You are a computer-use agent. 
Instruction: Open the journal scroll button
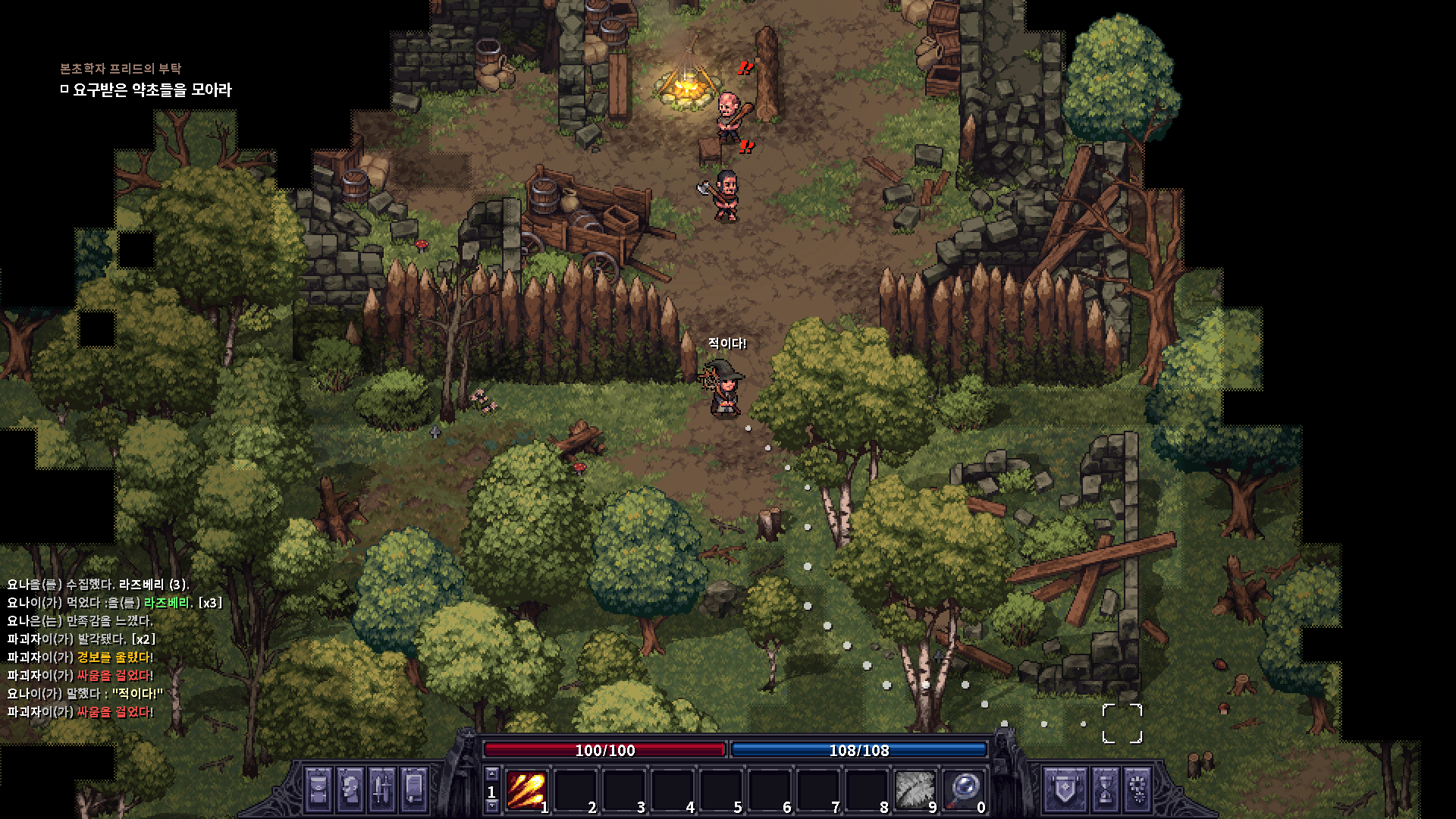[x=414, y=789]
